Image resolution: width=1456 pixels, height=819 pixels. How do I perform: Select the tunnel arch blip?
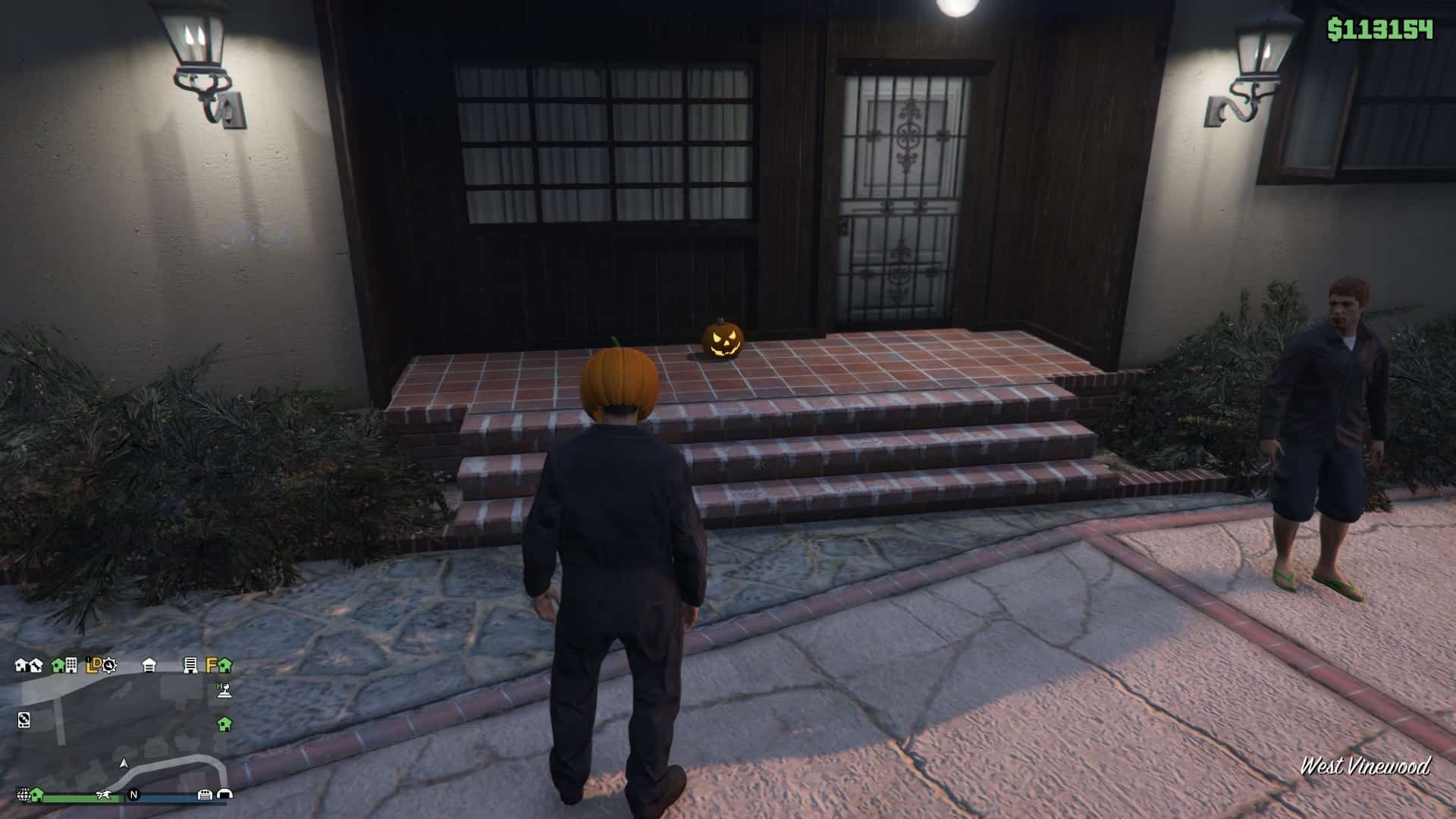pos(224,795)
